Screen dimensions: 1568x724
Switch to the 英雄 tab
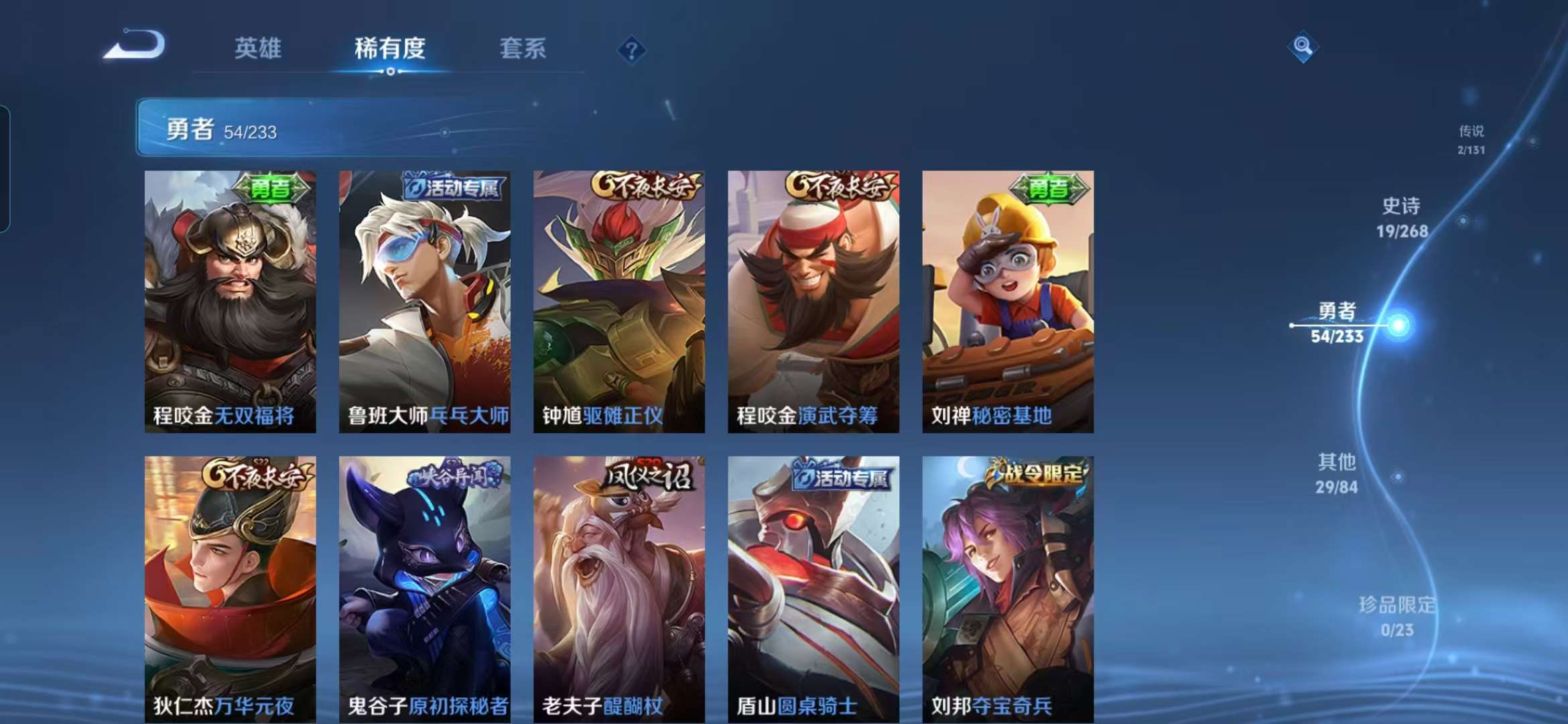257,49
